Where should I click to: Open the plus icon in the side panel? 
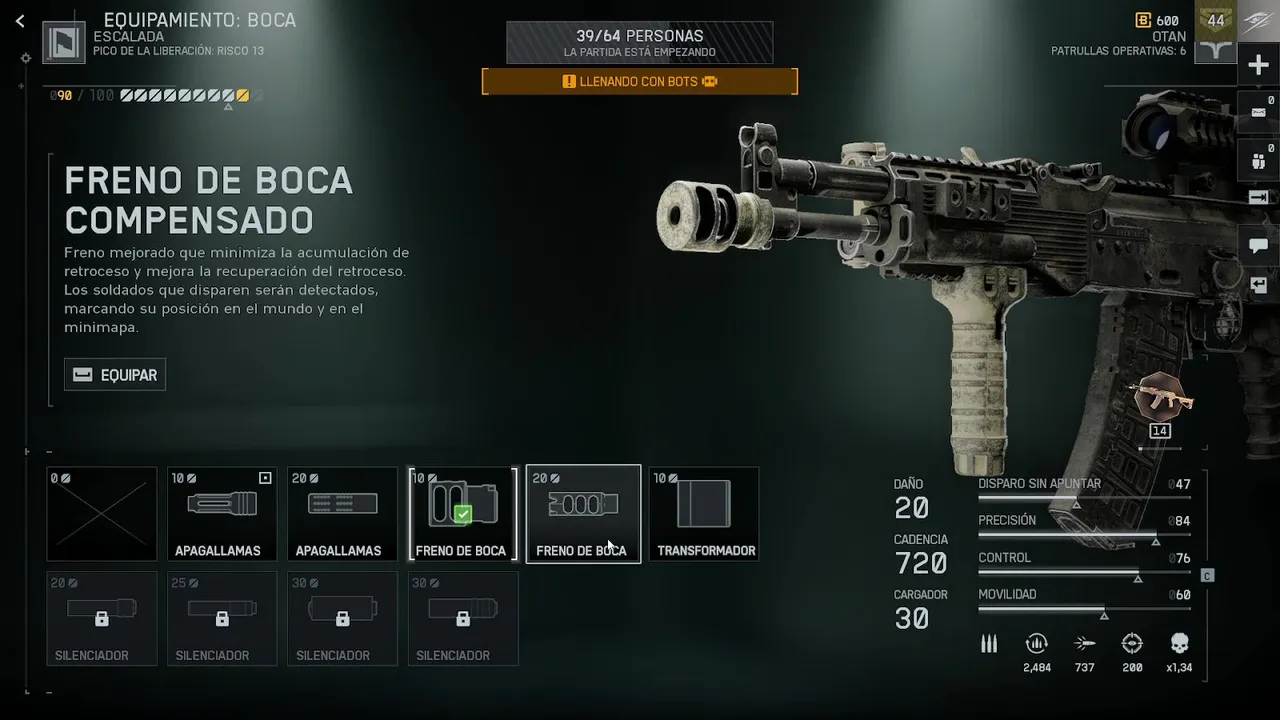(1258, 66)
